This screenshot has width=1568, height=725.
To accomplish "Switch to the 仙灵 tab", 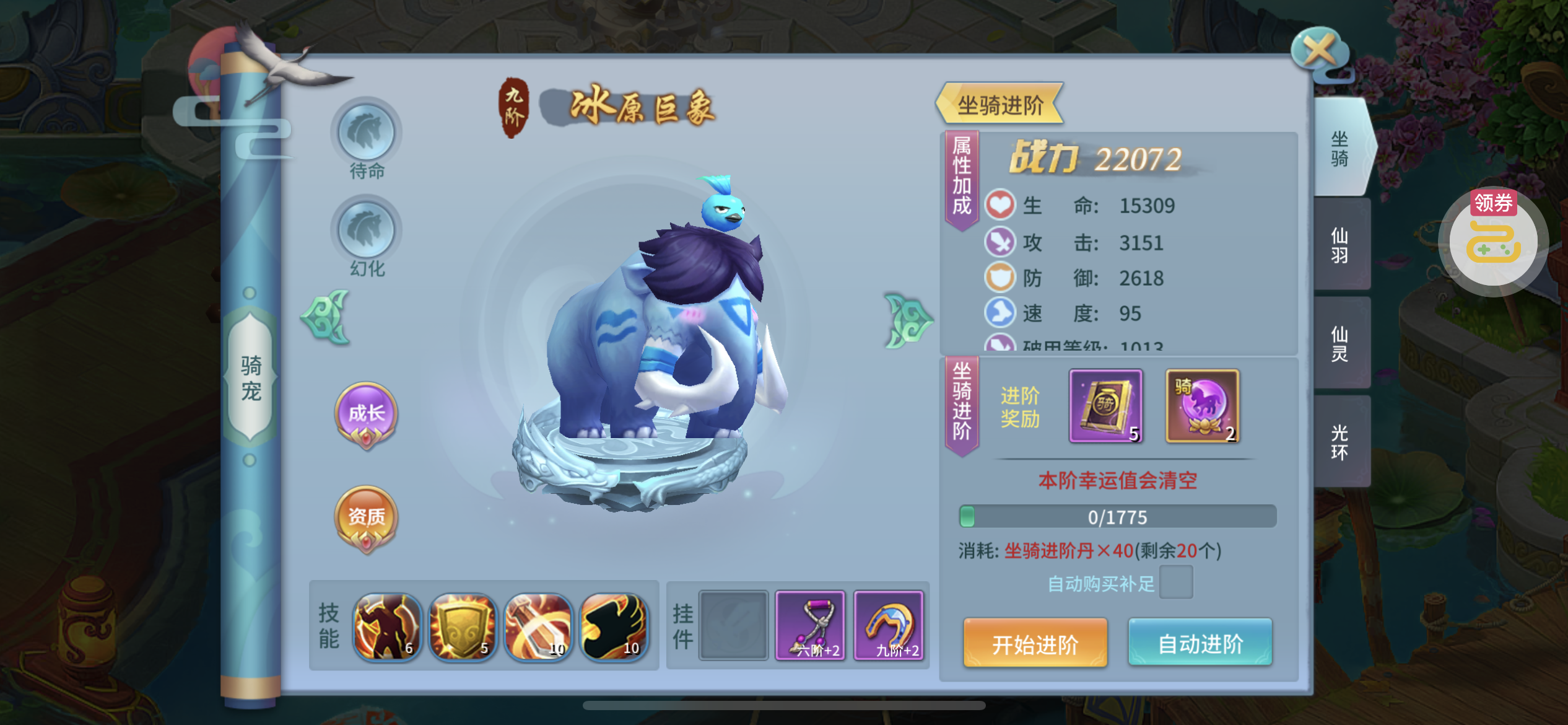I will (x=1341, y=343).
